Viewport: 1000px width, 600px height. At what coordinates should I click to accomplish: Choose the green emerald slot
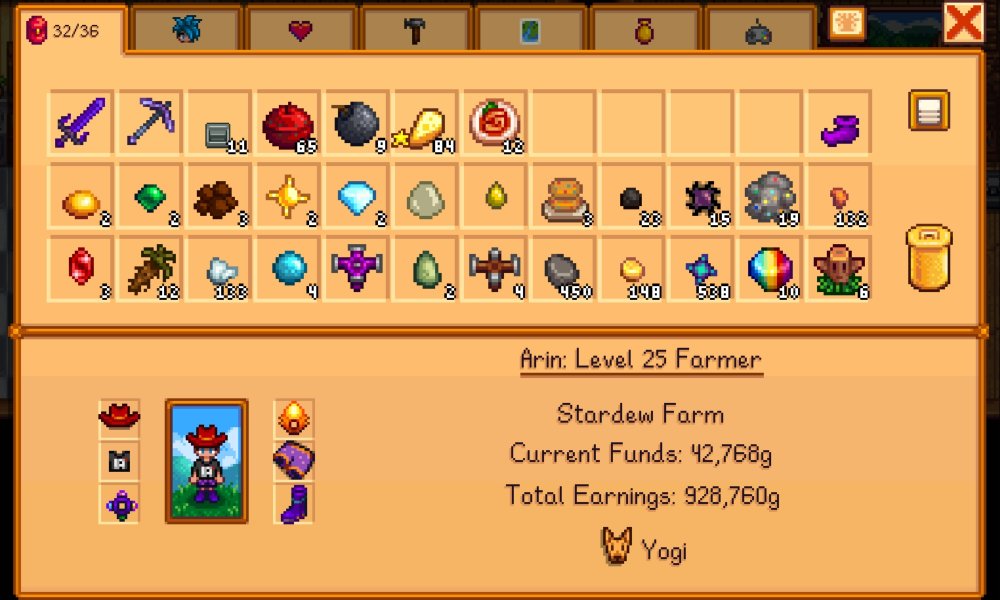click(x=149, y=196)
